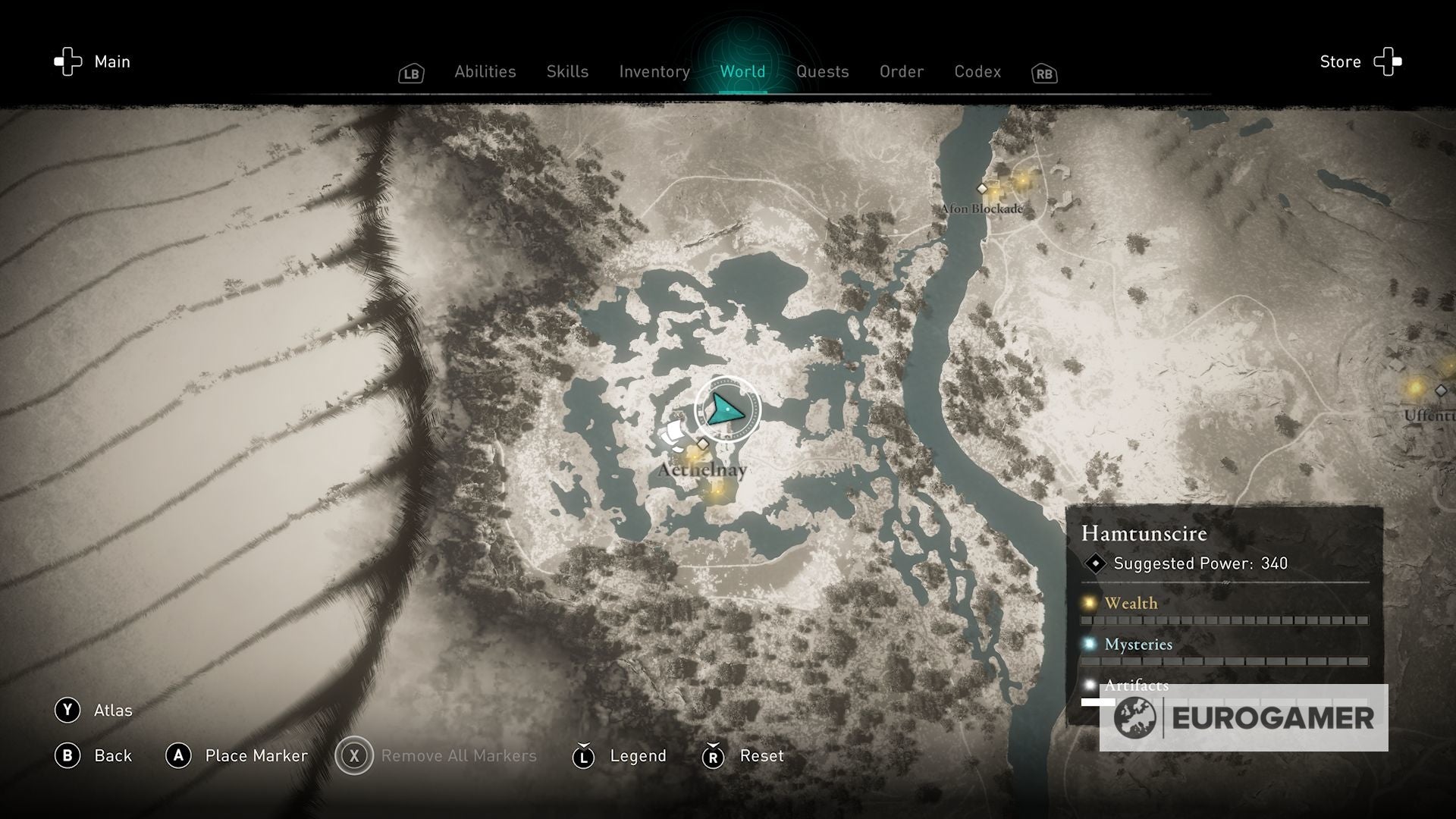This screenshot has height=819, width=1456.
Task: Select the Wealth entry in Hamtunscire panel
Action: pos(1131,603)
